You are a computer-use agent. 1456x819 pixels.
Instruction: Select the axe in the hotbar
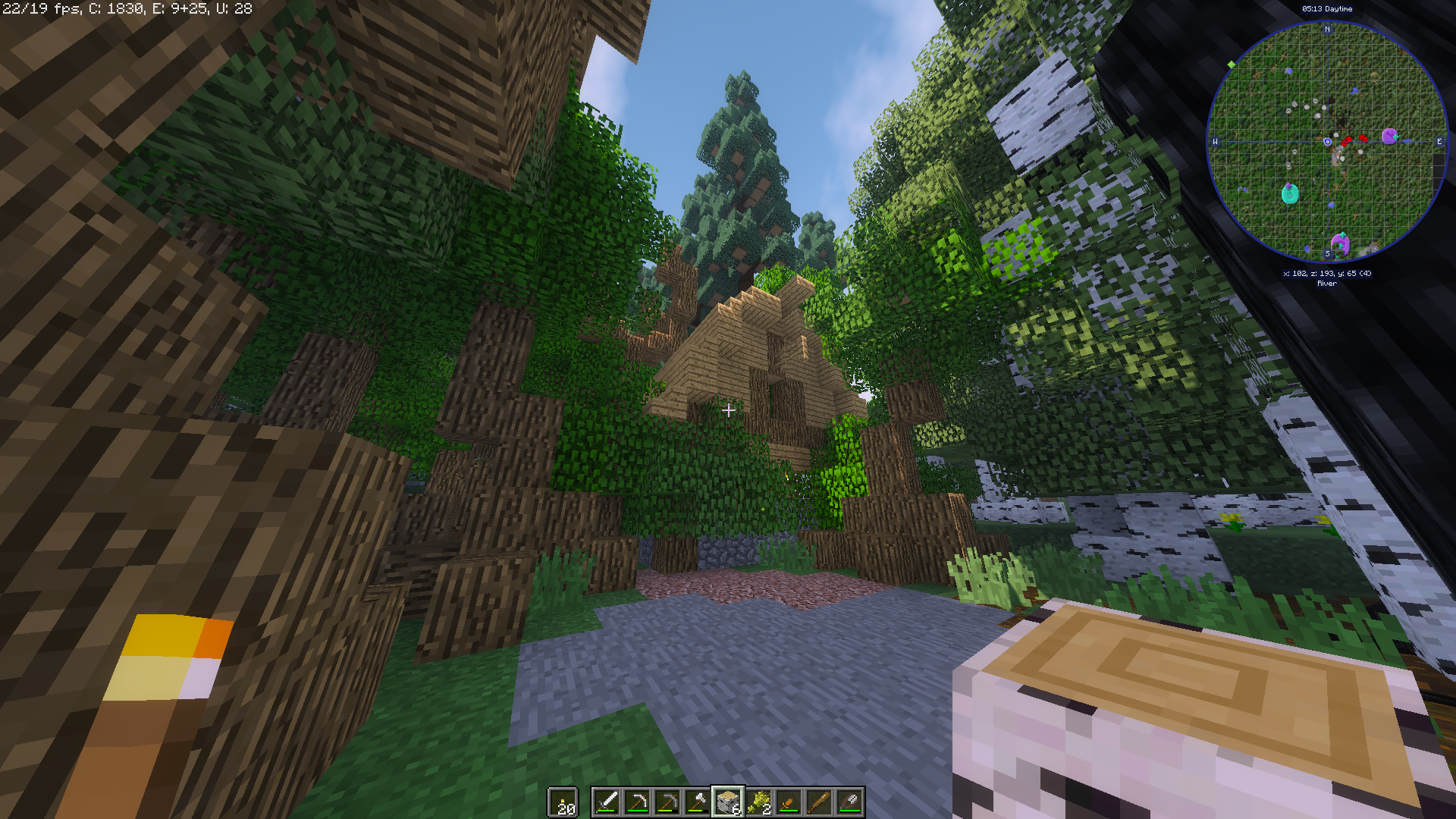(x=698, y=802)
